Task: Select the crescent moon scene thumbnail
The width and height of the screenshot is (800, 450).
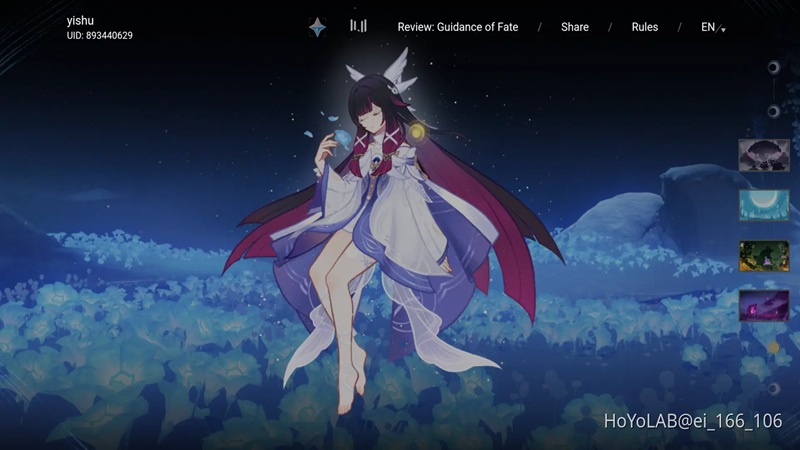Action: point(764,205)
